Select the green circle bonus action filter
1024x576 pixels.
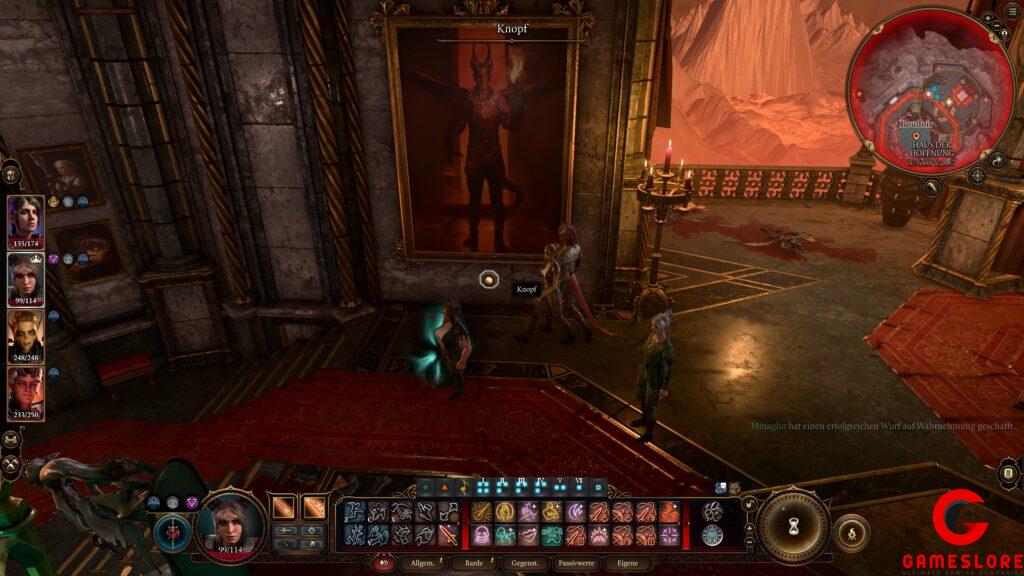coord(427,487)
